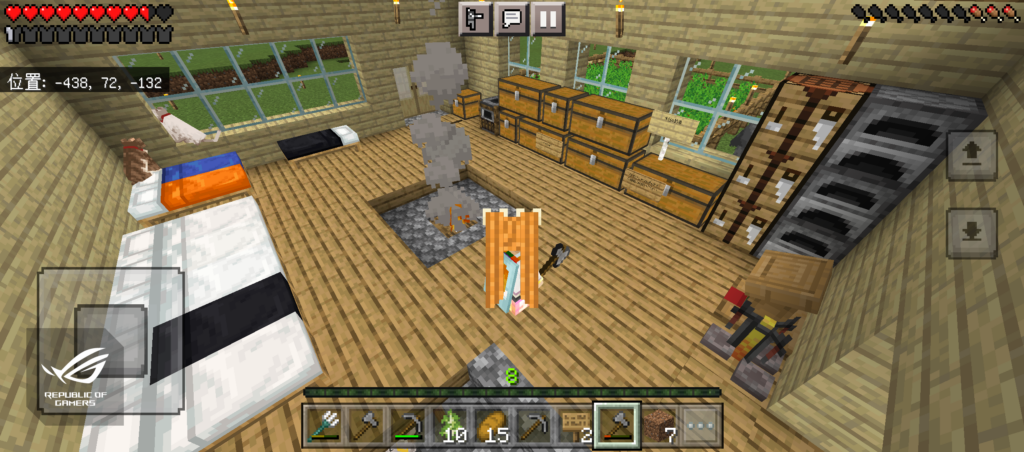
Task: Pause the game
Action: coord(547,18)
